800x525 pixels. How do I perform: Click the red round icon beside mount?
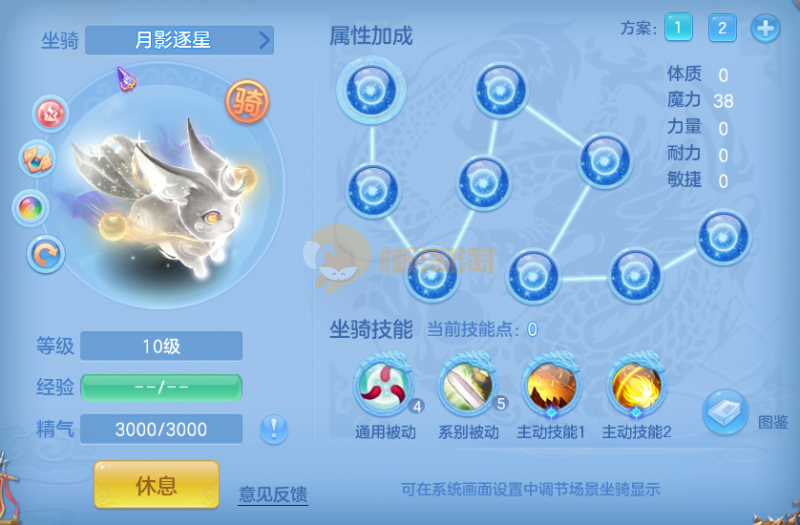pyautogui.click(x=50, y=113)
